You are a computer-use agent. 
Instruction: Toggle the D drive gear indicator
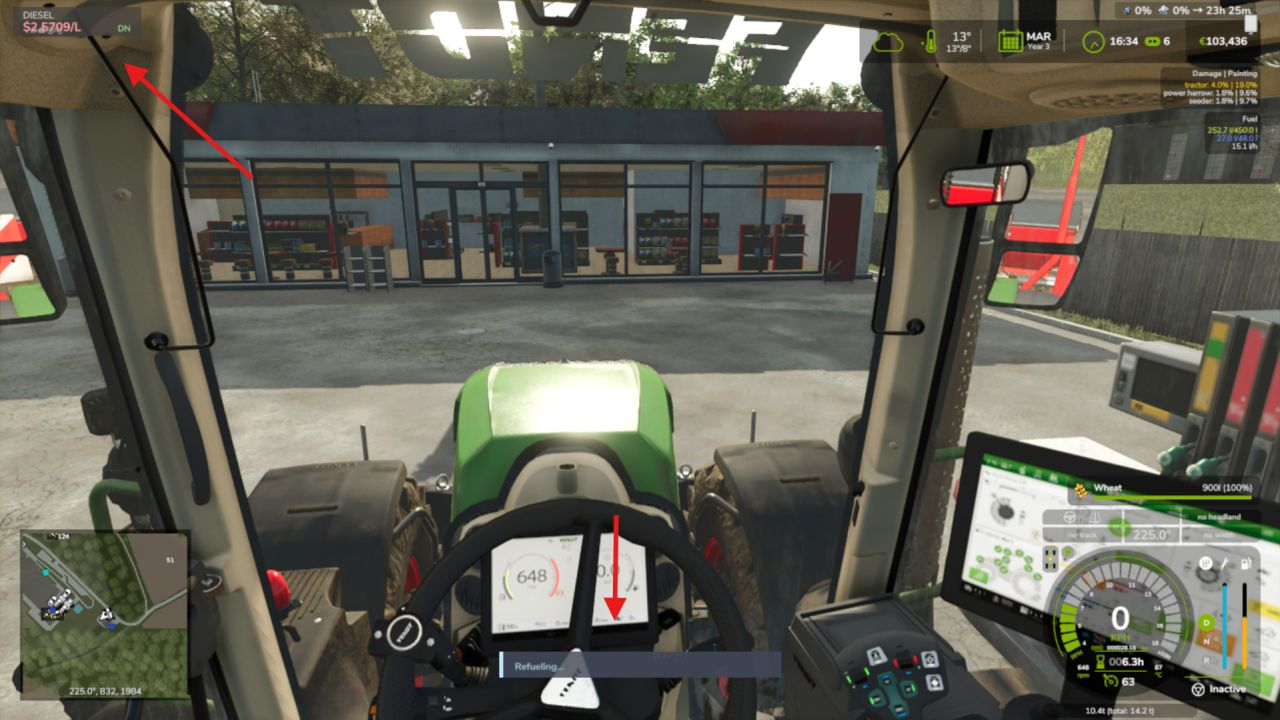point(1206,622)
